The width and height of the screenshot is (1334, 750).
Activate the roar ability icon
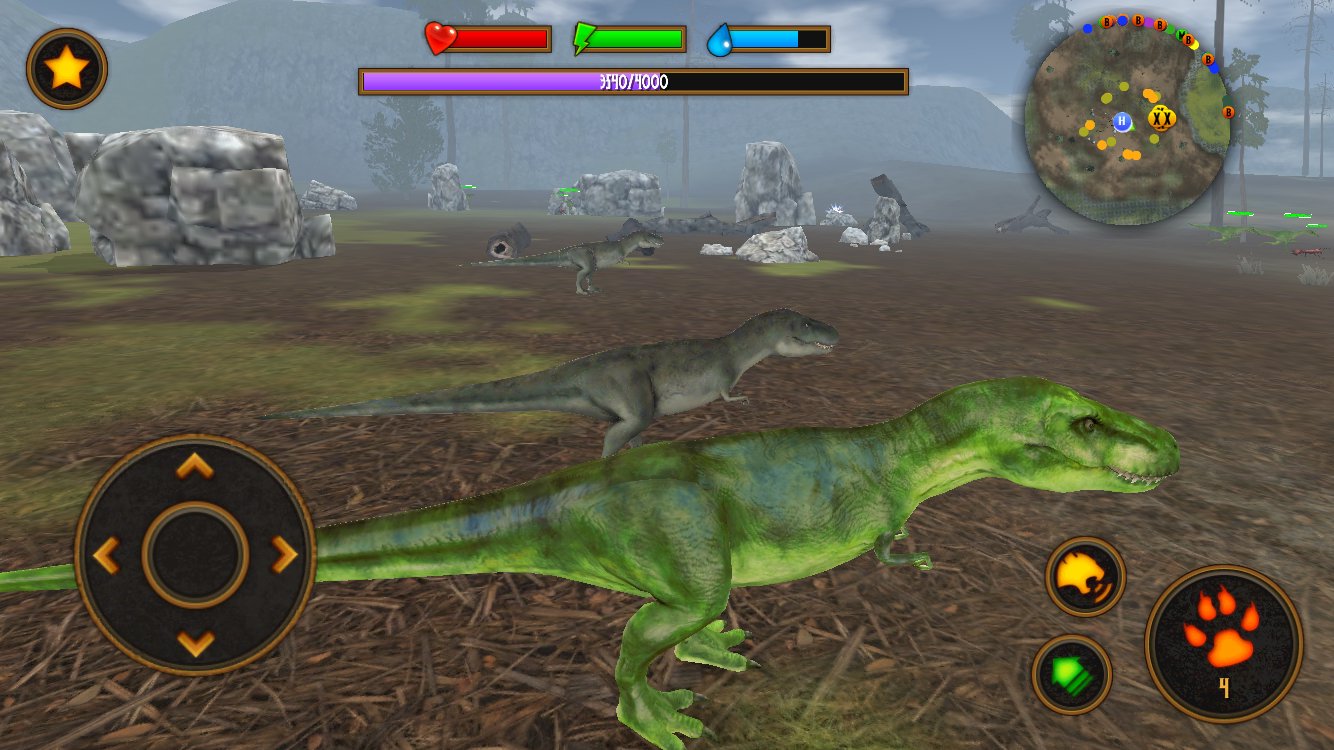click(1084, 577)
